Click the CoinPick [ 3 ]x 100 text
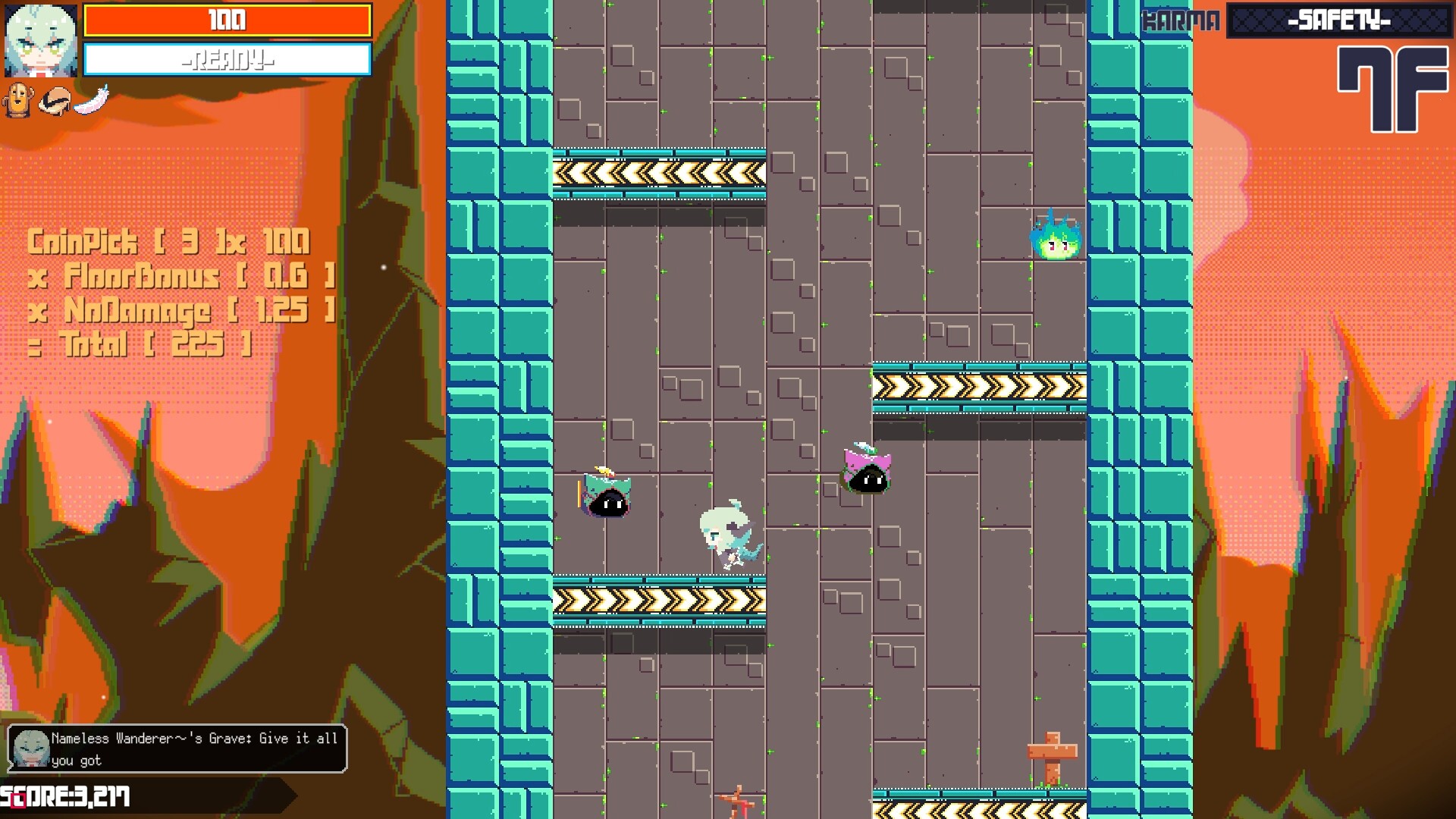The width and height of the screenshot is (1456, 819). pyautogui.click(x=168, y=241)
